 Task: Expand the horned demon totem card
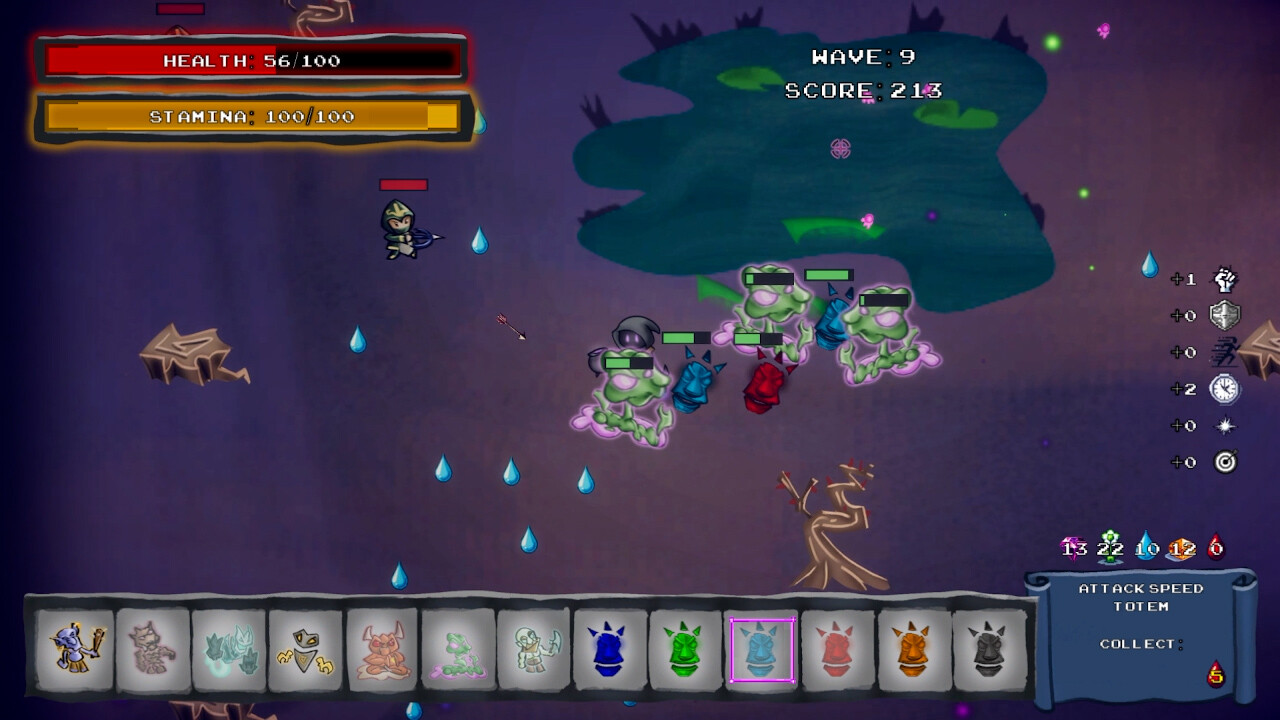click(381, 648)
